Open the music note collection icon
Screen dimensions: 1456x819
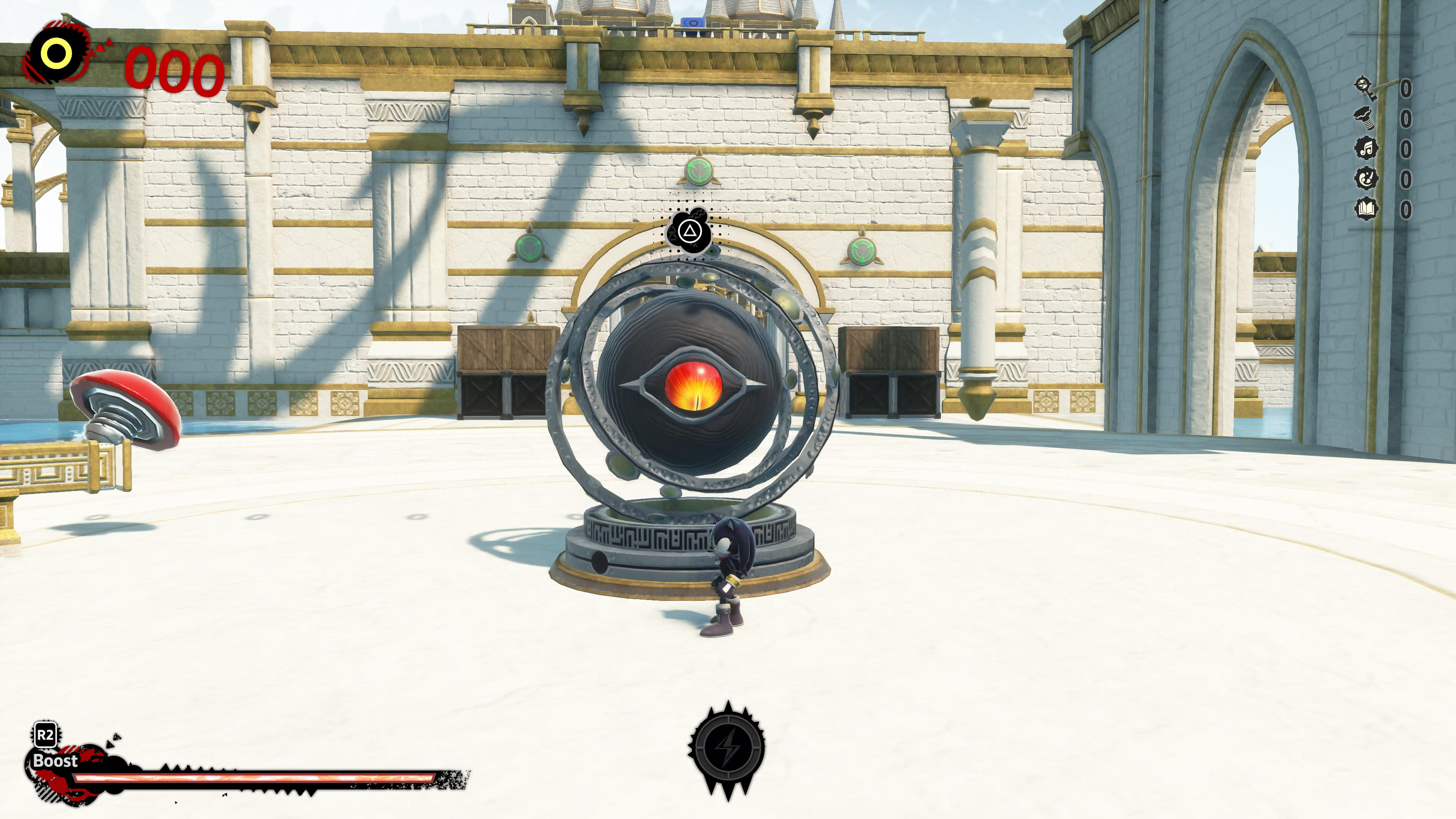[x=1366, y=149]
